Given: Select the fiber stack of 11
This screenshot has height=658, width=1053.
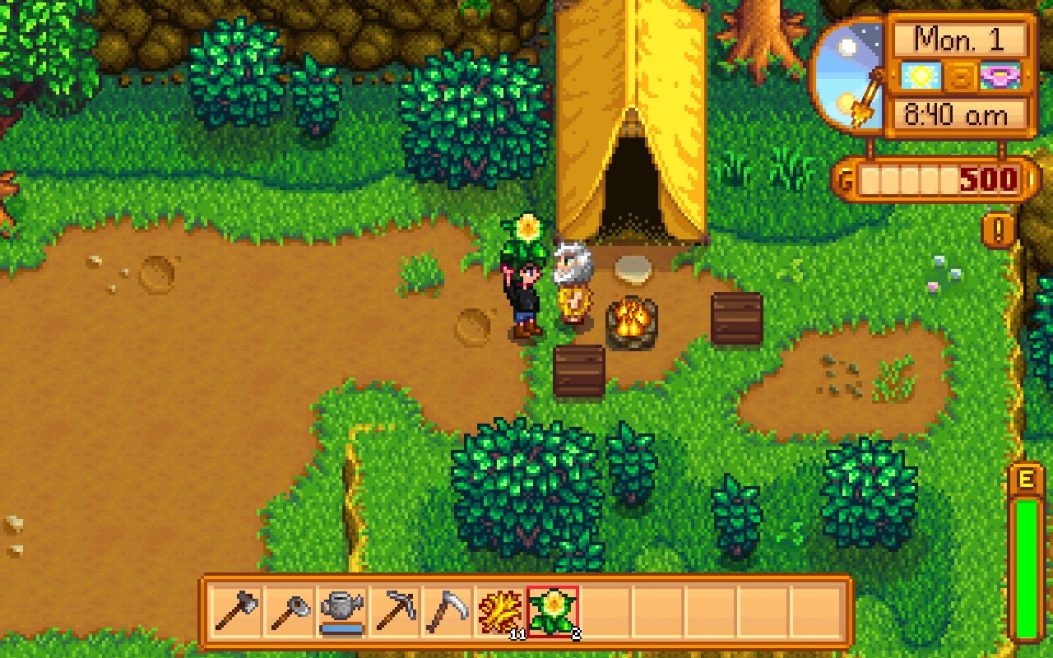Looking at the screenshot, I should pyautogui.click(x=499, y=610).
